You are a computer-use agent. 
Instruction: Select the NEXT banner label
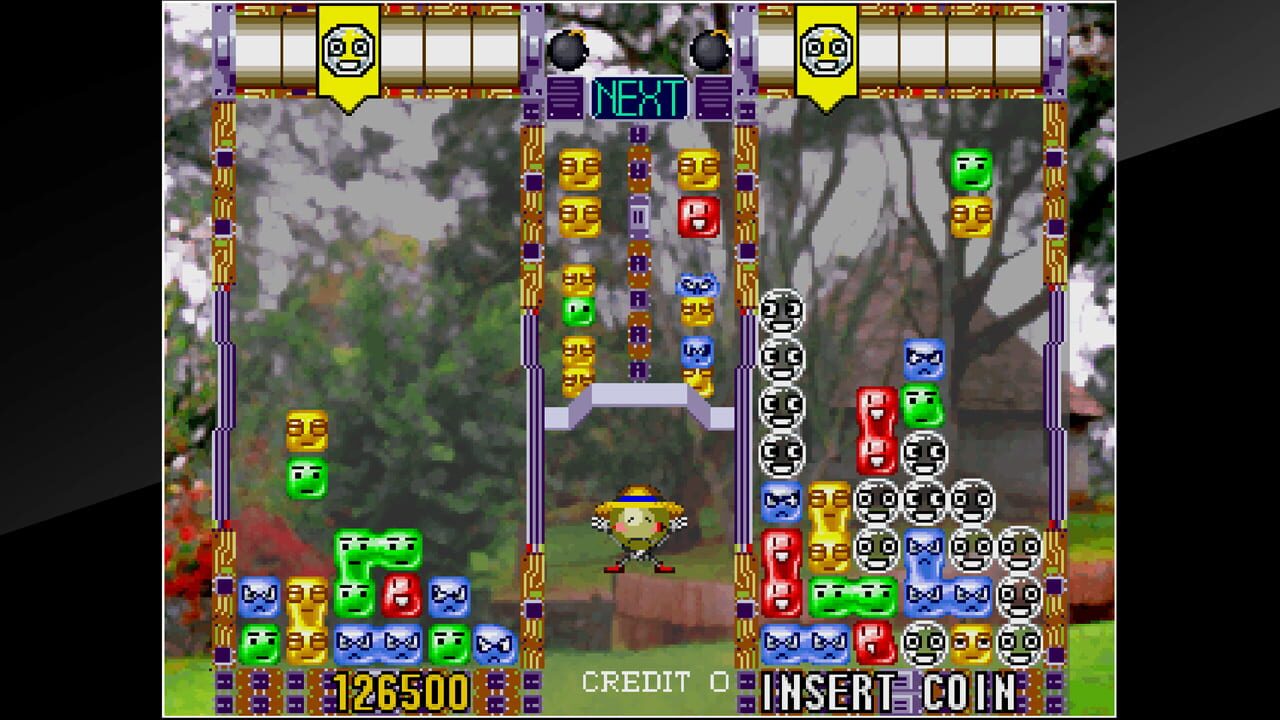(640, 99)
